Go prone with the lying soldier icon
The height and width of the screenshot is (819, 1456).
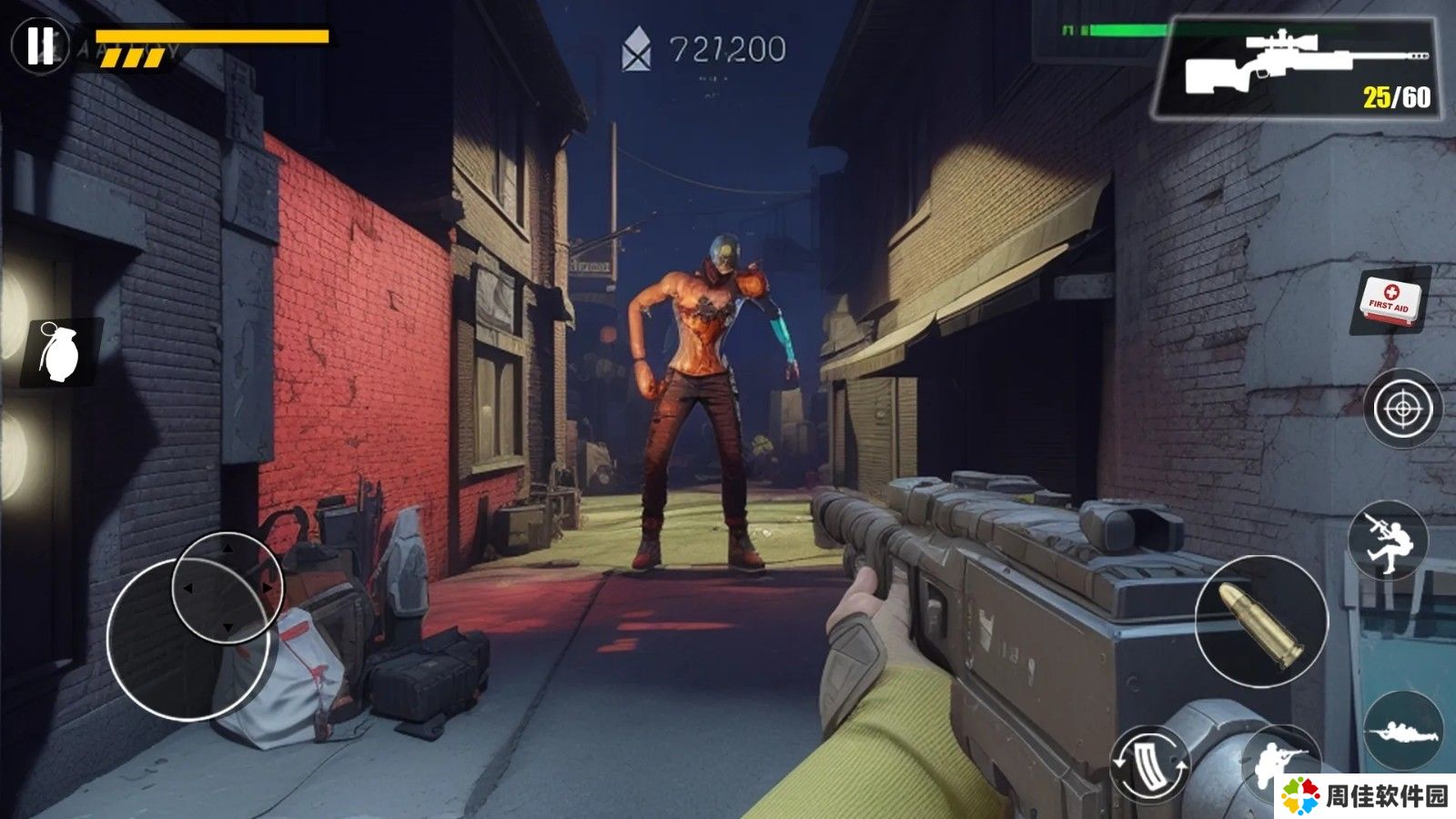click(1402, 731)
